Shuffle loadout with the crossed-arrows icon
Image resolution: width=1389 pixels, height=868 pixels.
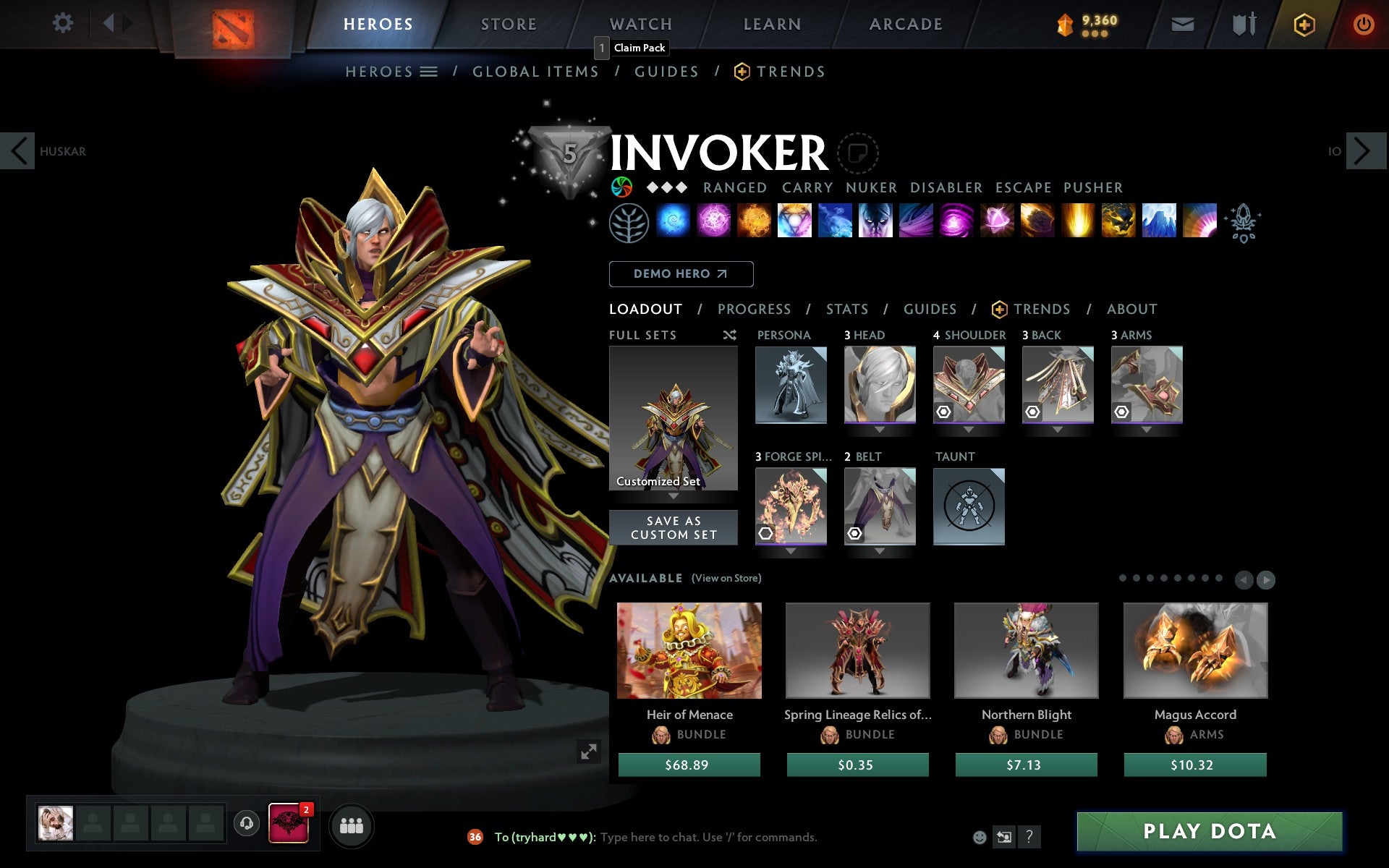click(x=729, y=335)
